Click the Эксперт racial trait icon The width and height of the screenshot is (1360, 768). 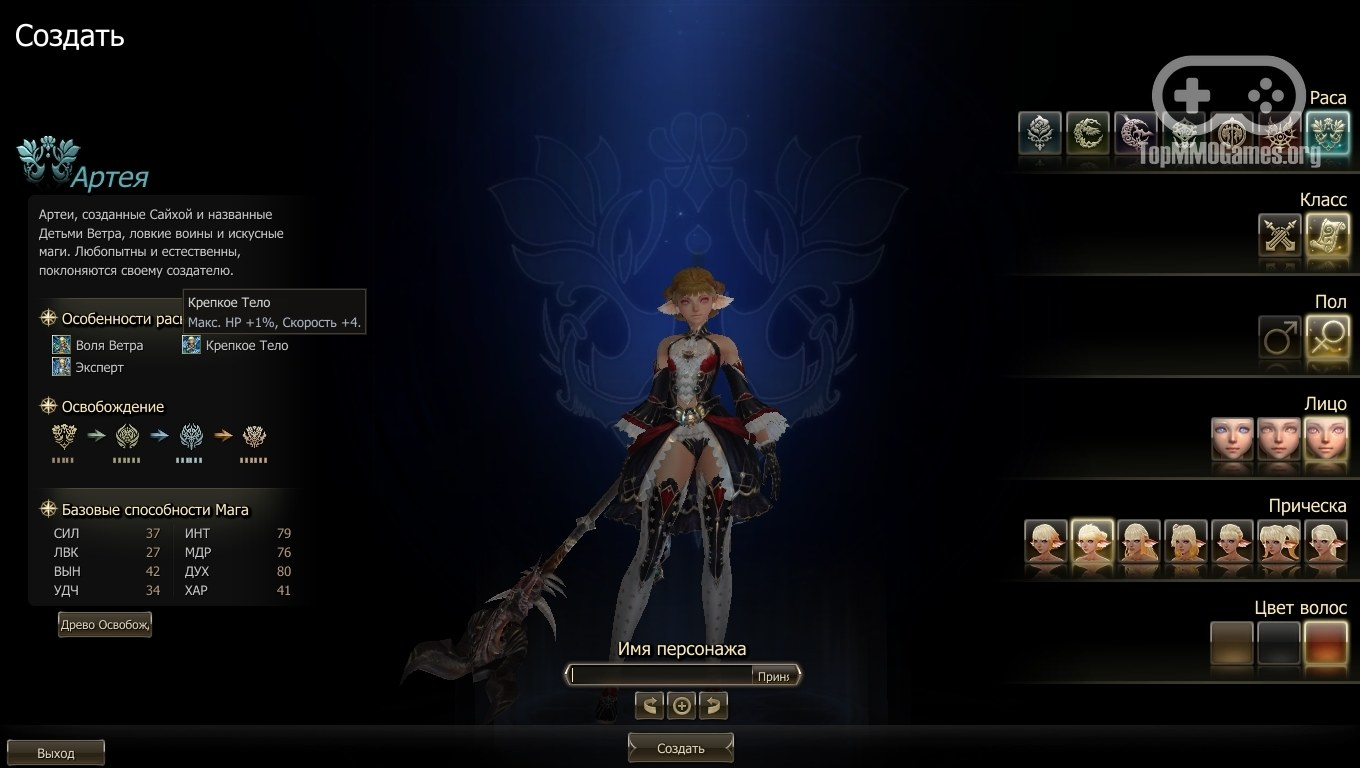[61, 367]
